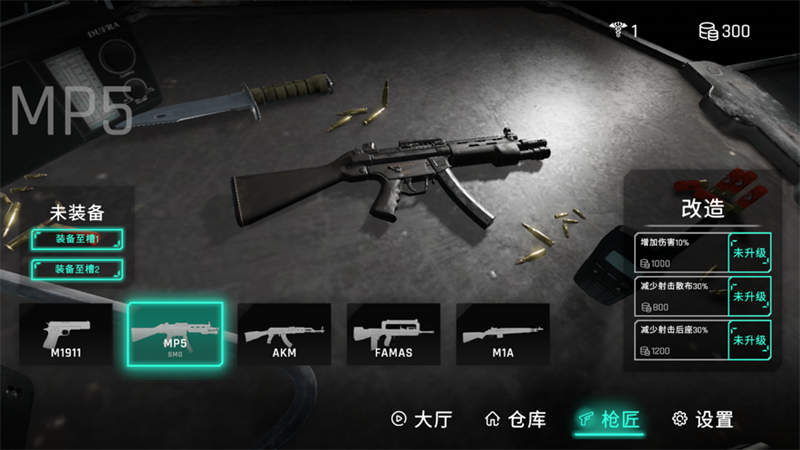Screen dimensions: 800x450
Task: Equip MP5 to slot 1 (装备至槽1)
Action: pyautogui.click(x=78, y=240)
